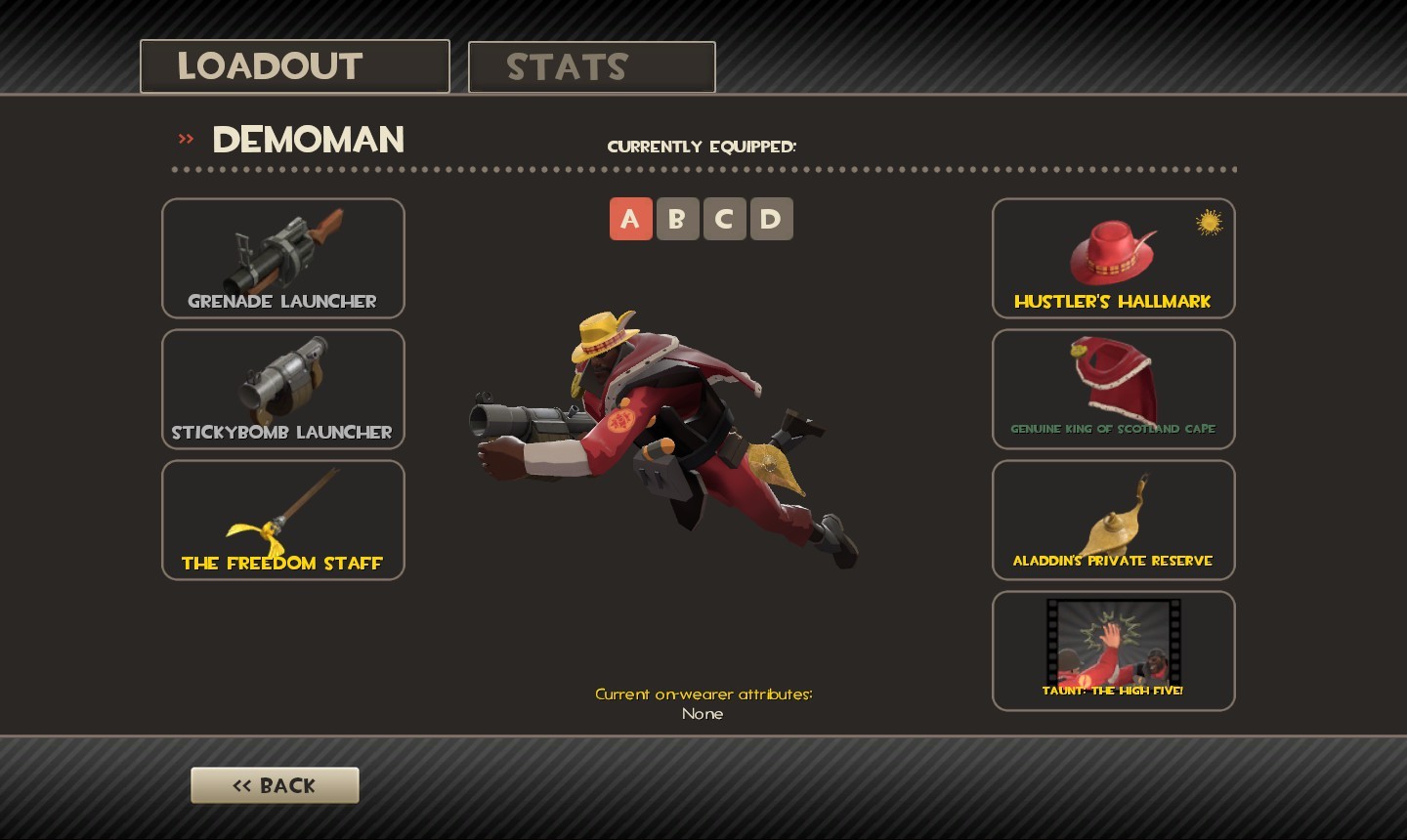This screenshot has width=1407, height=840.
Task: Click the Hustler's Hallmark hat slot
Action: click(1113, 258)
